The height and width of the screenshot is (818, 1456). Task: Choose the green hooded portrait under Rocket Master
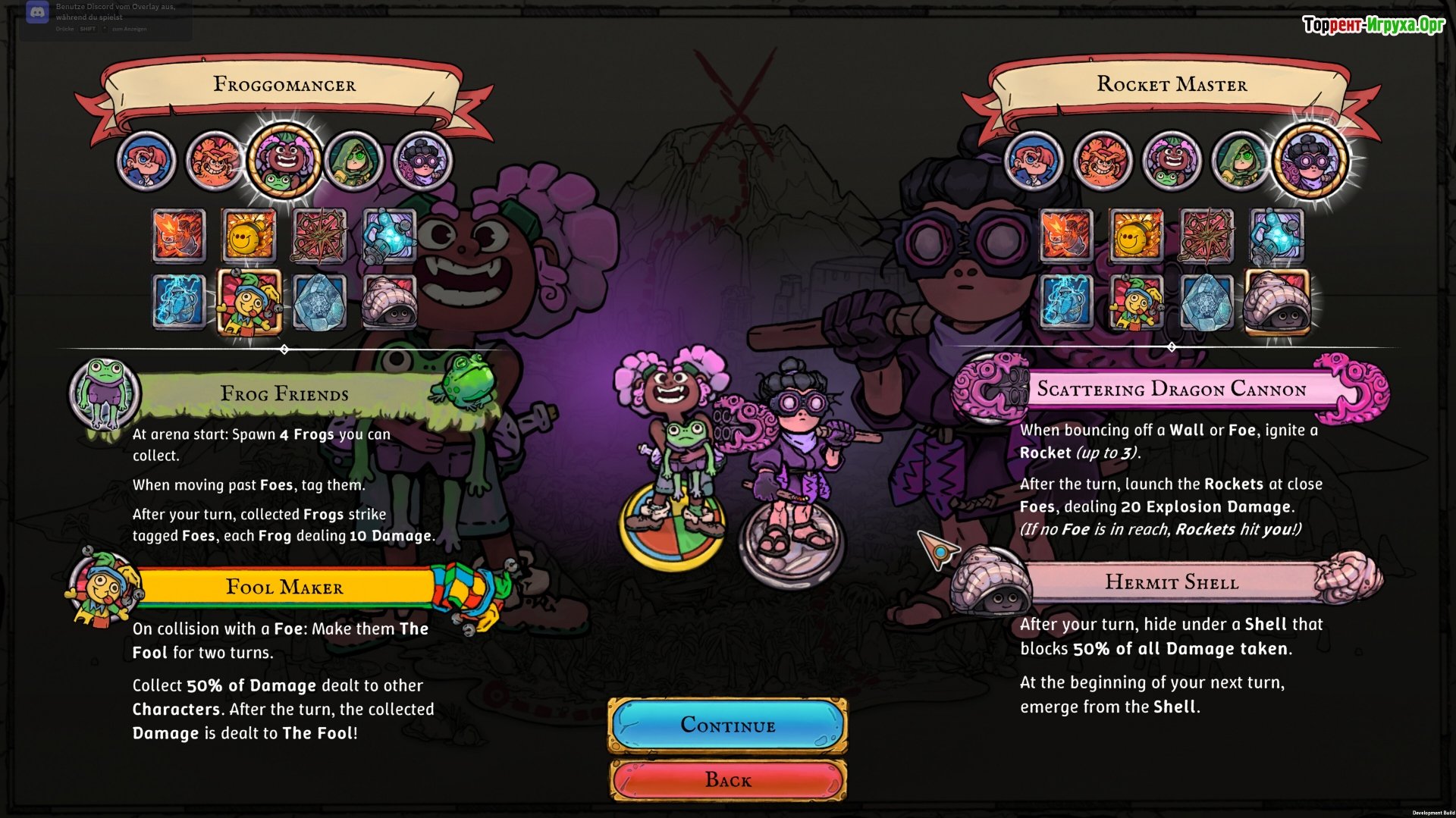(x=1240, y=161)
